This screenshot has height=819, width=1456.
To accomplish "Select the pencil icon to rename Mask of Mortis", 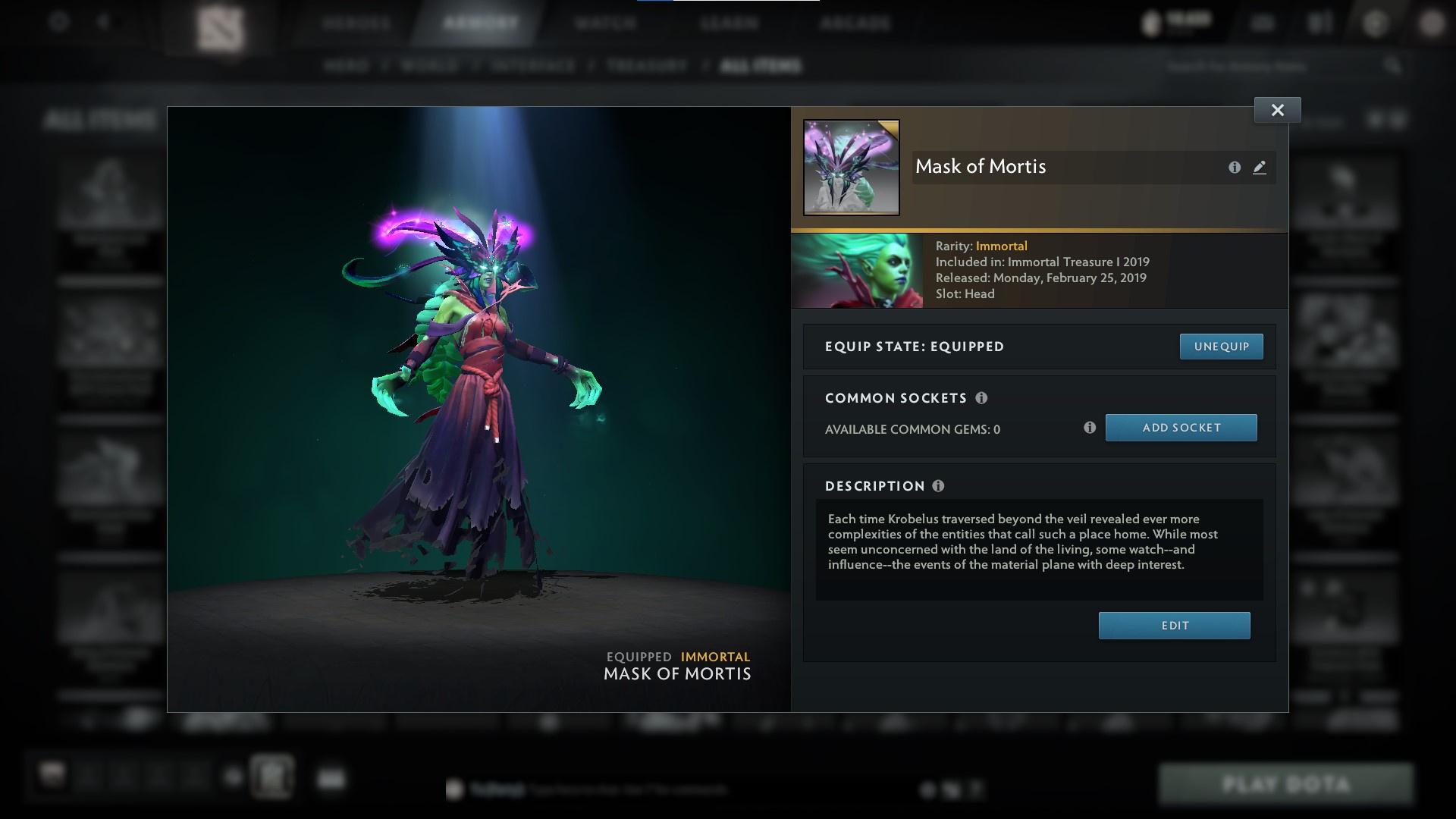I will click(x=1260, y=168).
